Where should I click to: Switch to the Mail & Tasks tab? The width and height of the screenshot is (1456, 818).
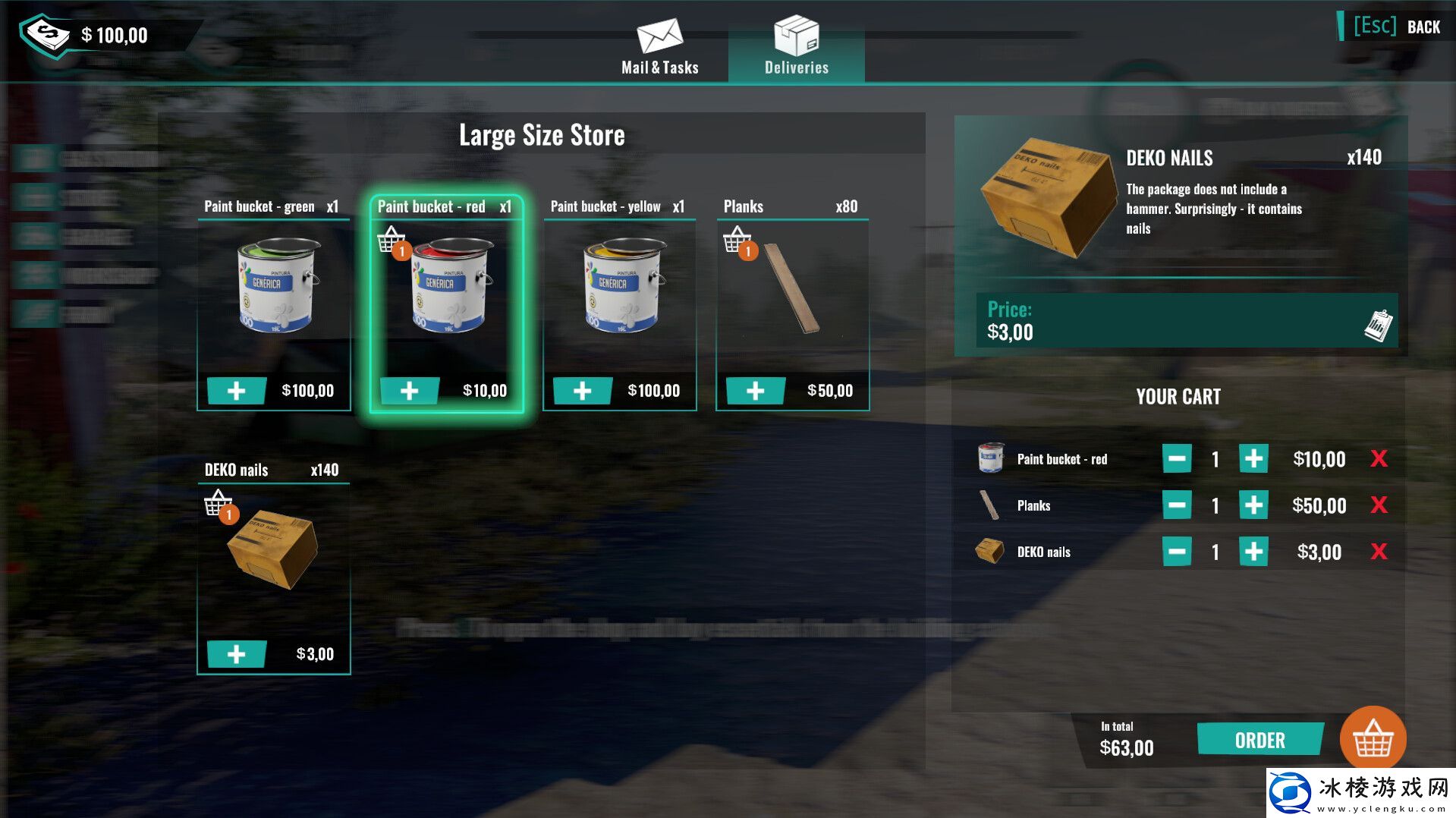click(x=659, y=48)
